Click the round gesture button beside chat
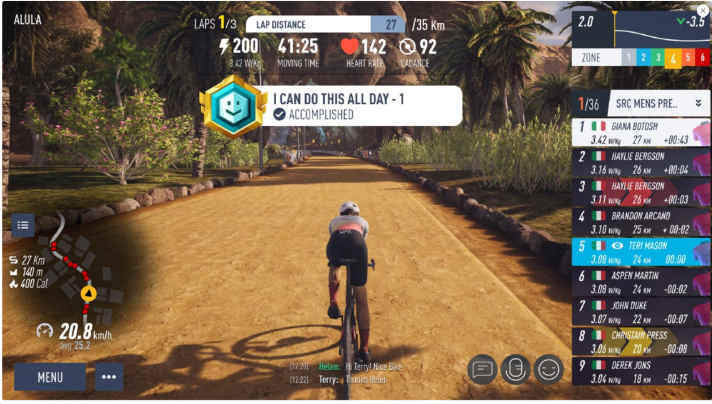The width and height of the screenshot is (712, 404). click(515, 369)
